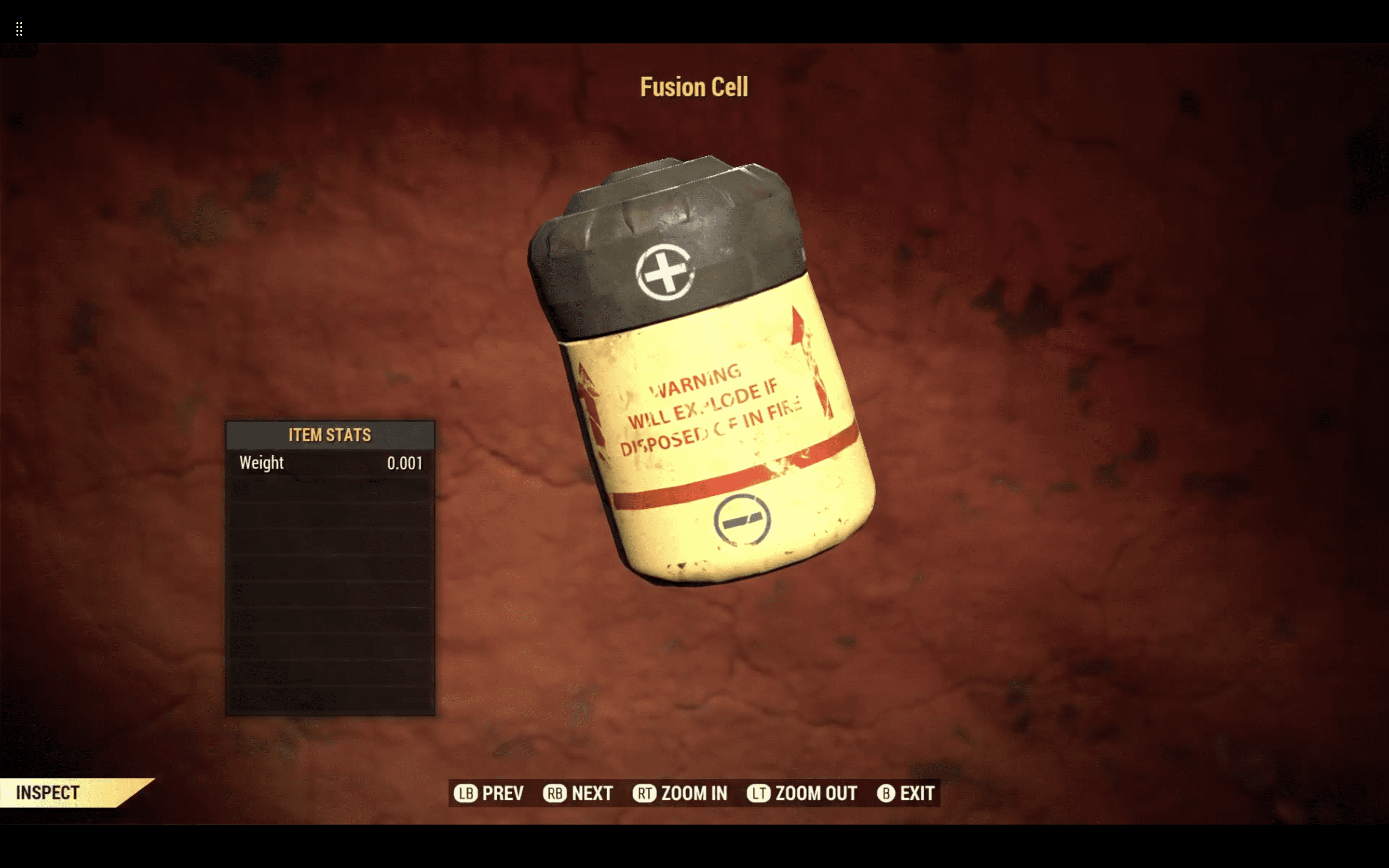
Task: Select the NEXT control at the bottom bar
Action: point(591,794)
